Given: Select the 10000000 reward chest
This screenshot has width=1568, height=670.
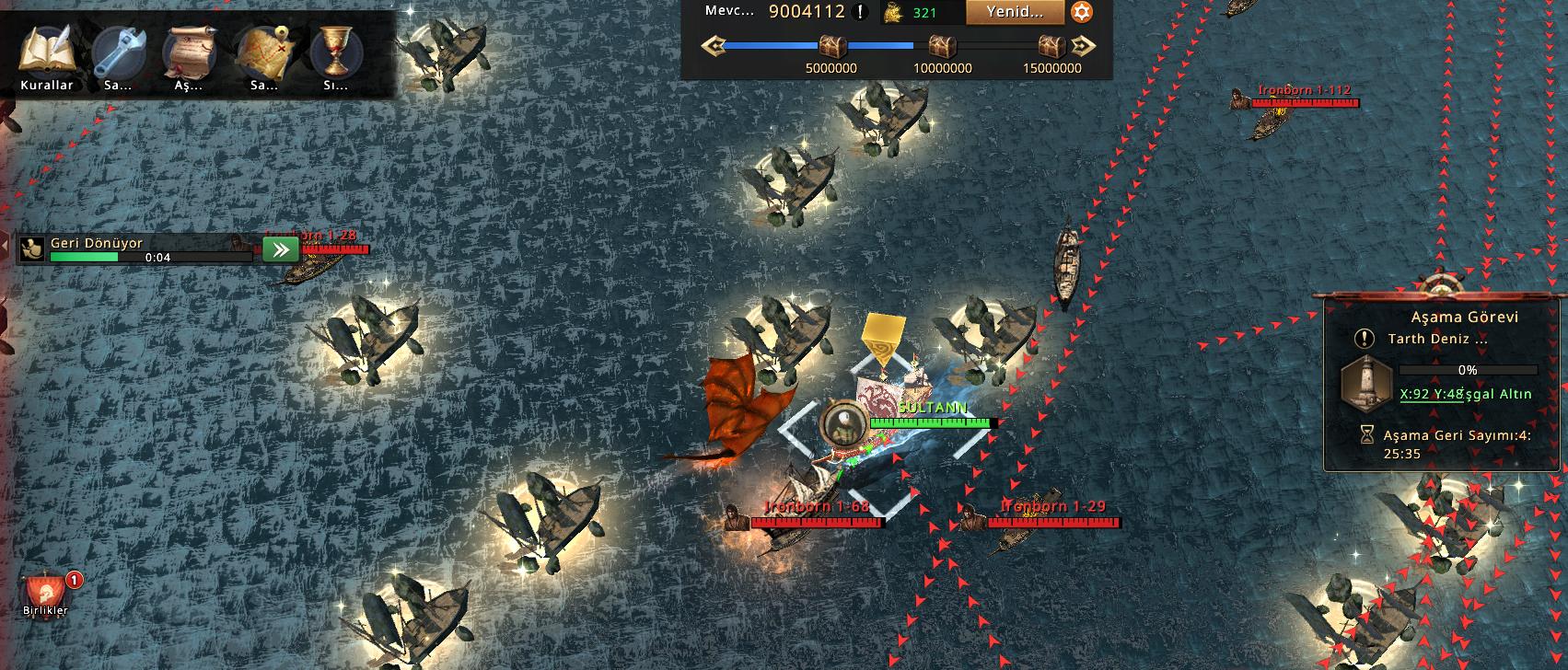Looking at the screenshot, I should tap(942, 45).
